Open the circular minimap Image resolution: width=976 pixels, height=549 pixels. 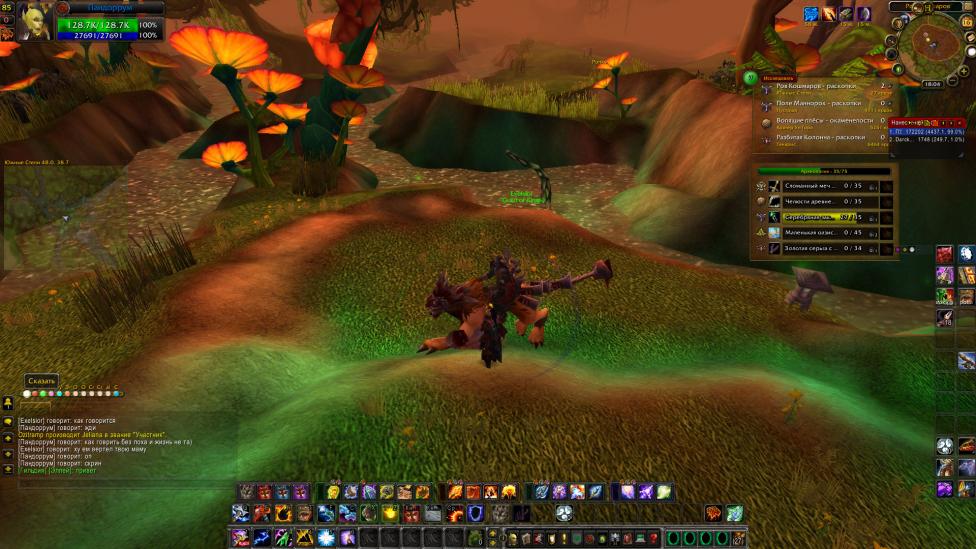[934, 45]
